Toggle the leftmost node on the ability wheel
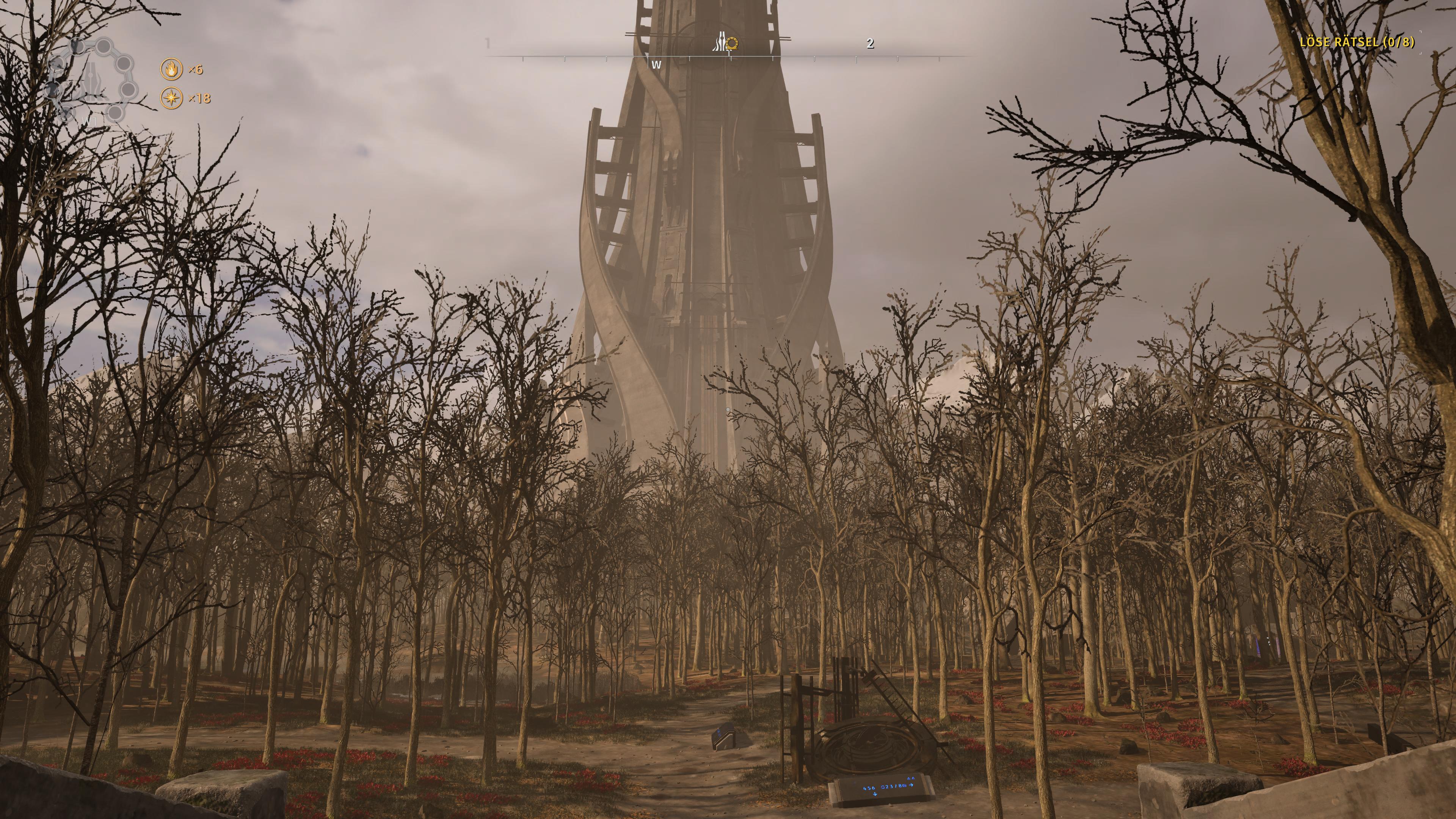Screen dimensions: 1456x819 pyautogui.click(x=53, y=89)
